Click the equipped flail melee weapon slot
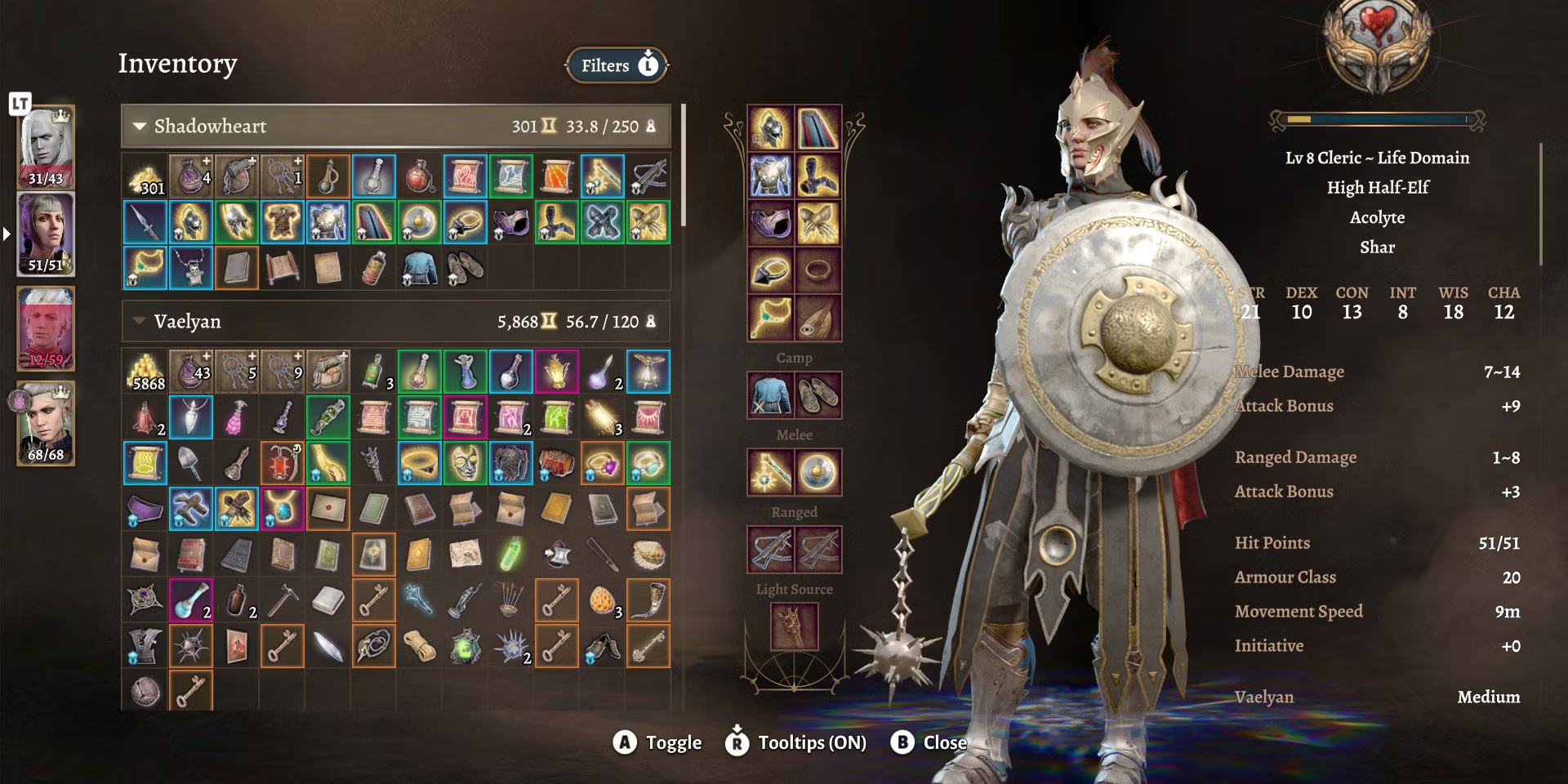Image resolution: width=1568 pixels, height=784 pixels. click(x=770, y=472)
